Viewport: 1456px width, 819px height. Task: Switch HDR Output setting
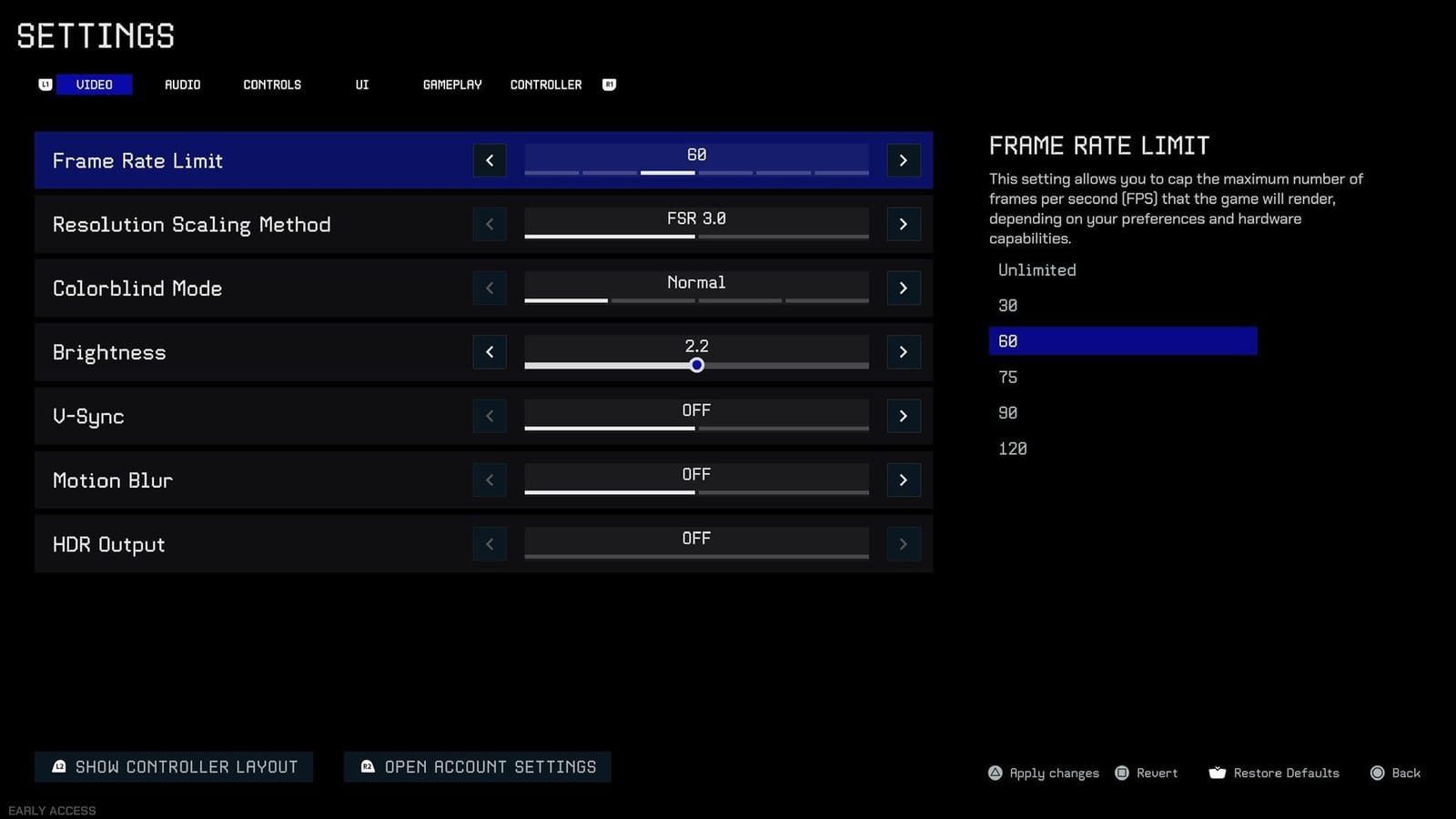pyautogui.click(x=903, y=543)
